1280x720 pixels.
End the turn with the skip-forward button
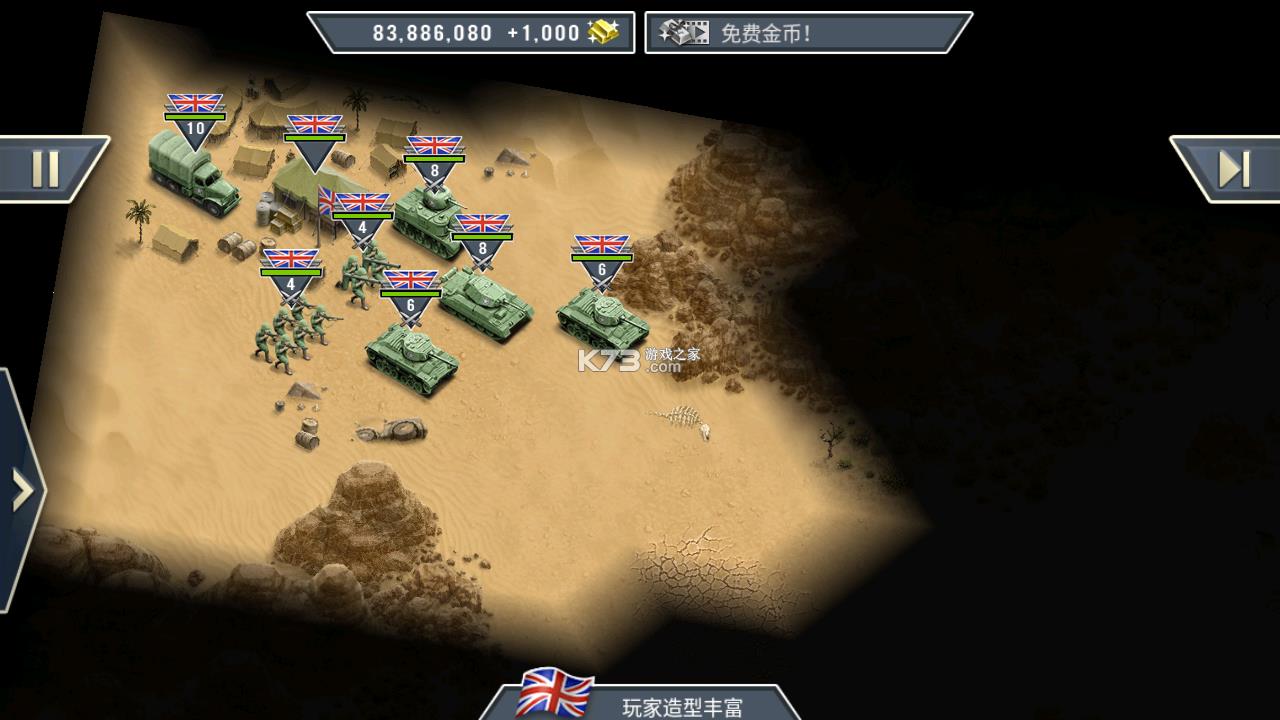[x=1232, y=169]
